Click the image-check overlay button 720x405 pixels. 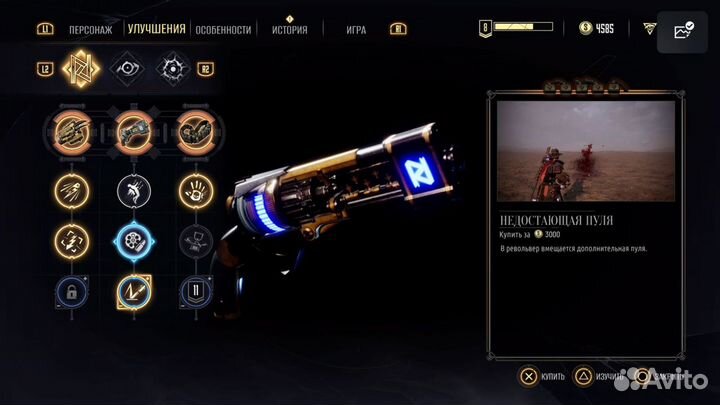point(684,32)
